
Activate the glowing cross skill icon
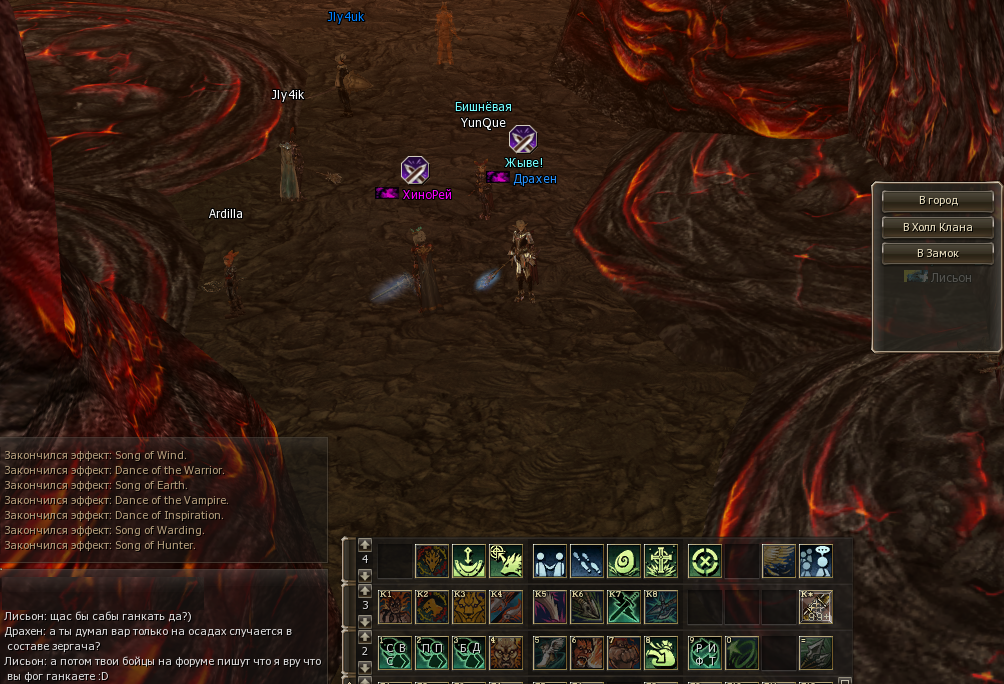point(661,561)
